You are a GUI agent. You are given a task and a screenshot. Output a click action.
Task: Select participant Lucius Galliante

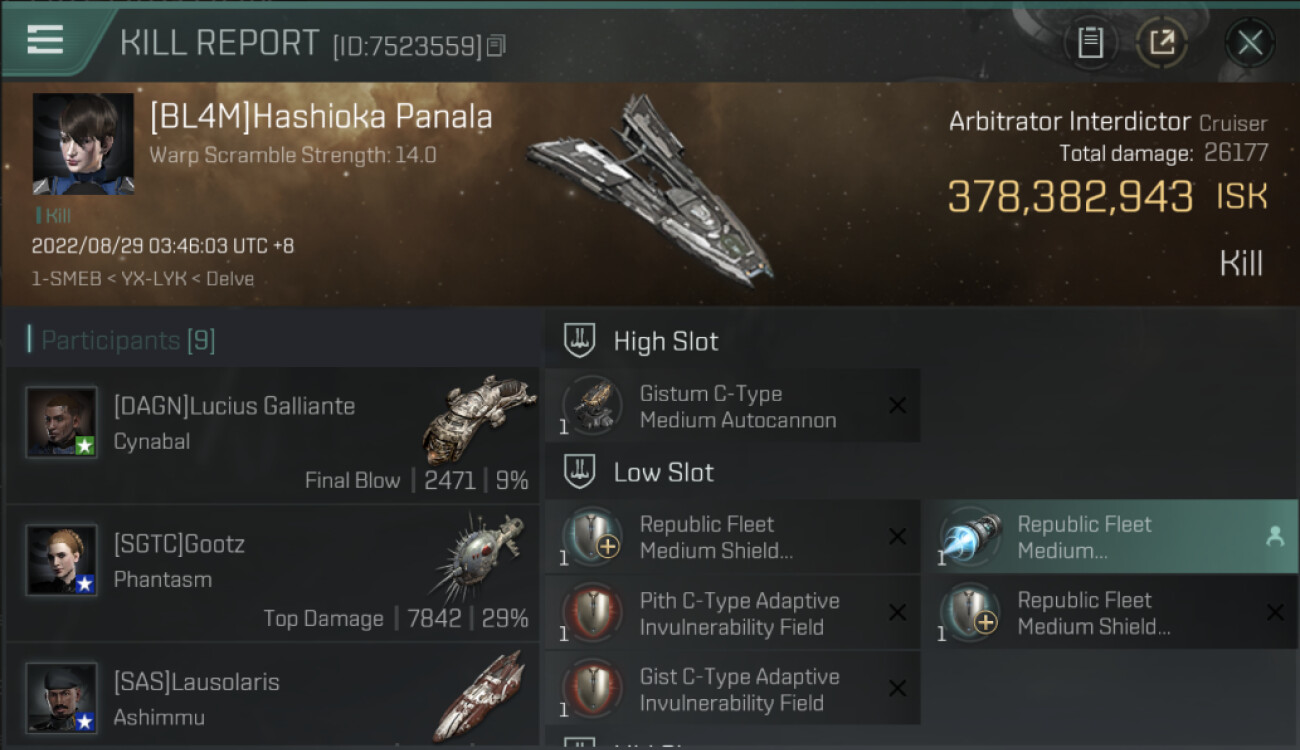pyautogui.click(x=272, y=435)
